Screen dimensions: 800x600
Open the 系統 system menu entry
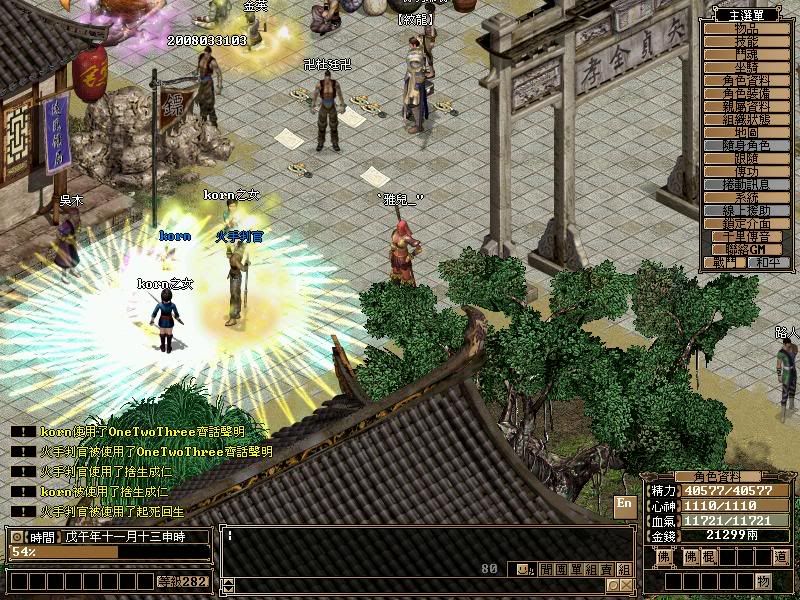[747, 197]
